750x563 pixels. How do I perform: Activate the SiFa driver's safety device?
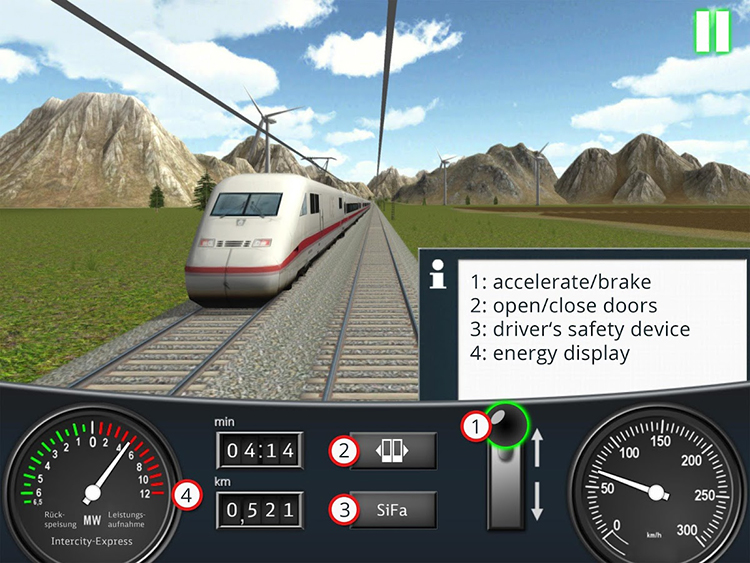[x=392, y=510]
